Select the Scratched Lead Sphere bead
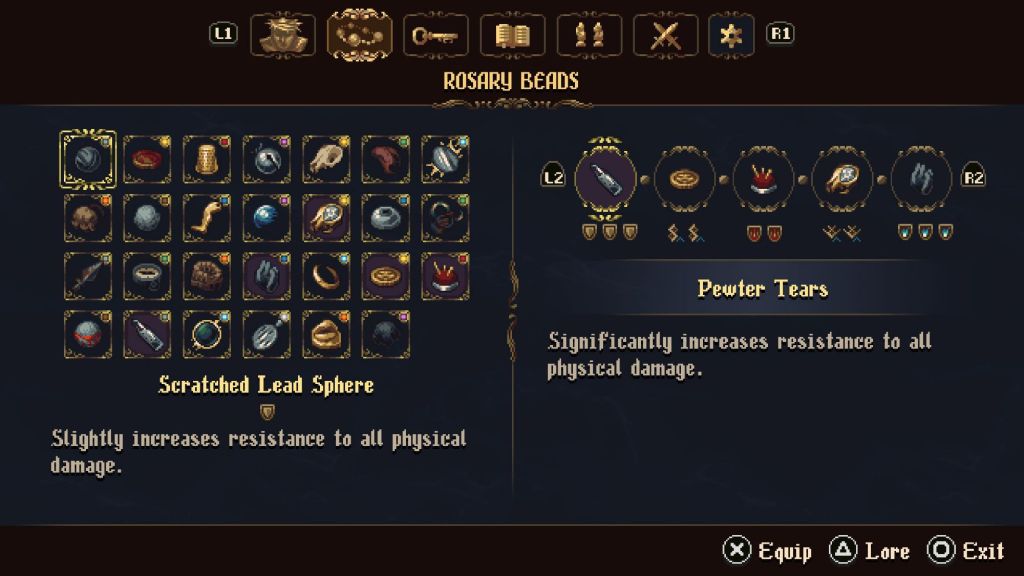The image size is (1024, 576). point(88,160)
